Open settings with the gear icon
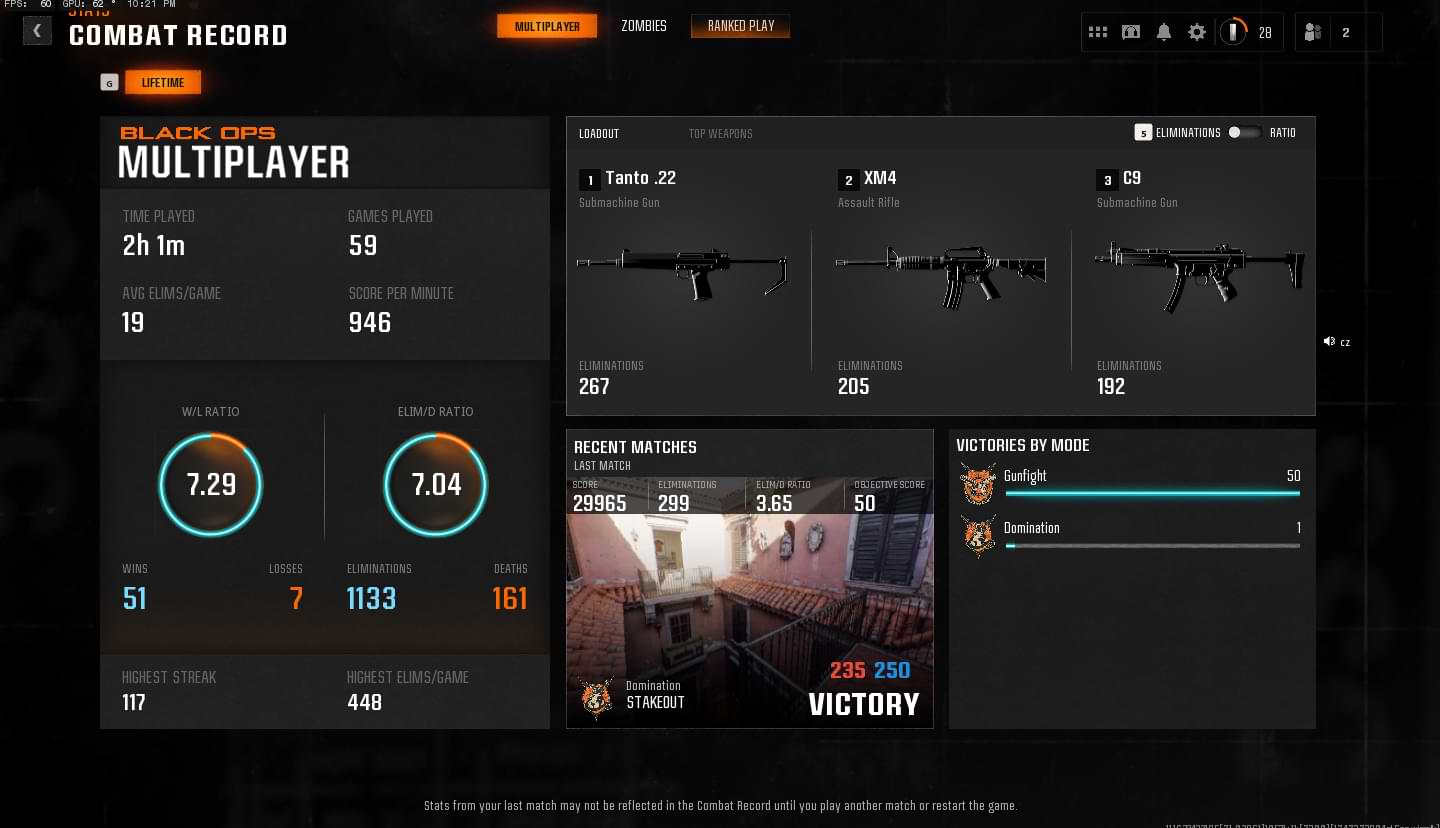This screenshot has width=1440, height=828. (1197, 33)
